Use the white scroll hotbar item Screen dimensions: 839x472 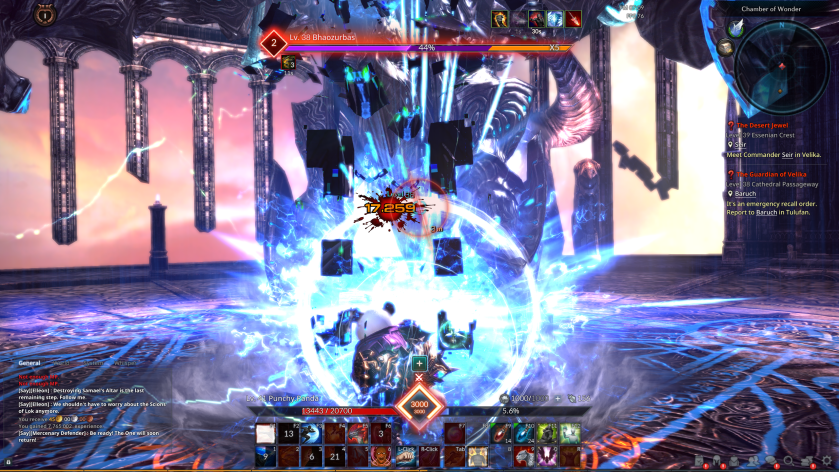pyautogui.click(x=265, y=433)
